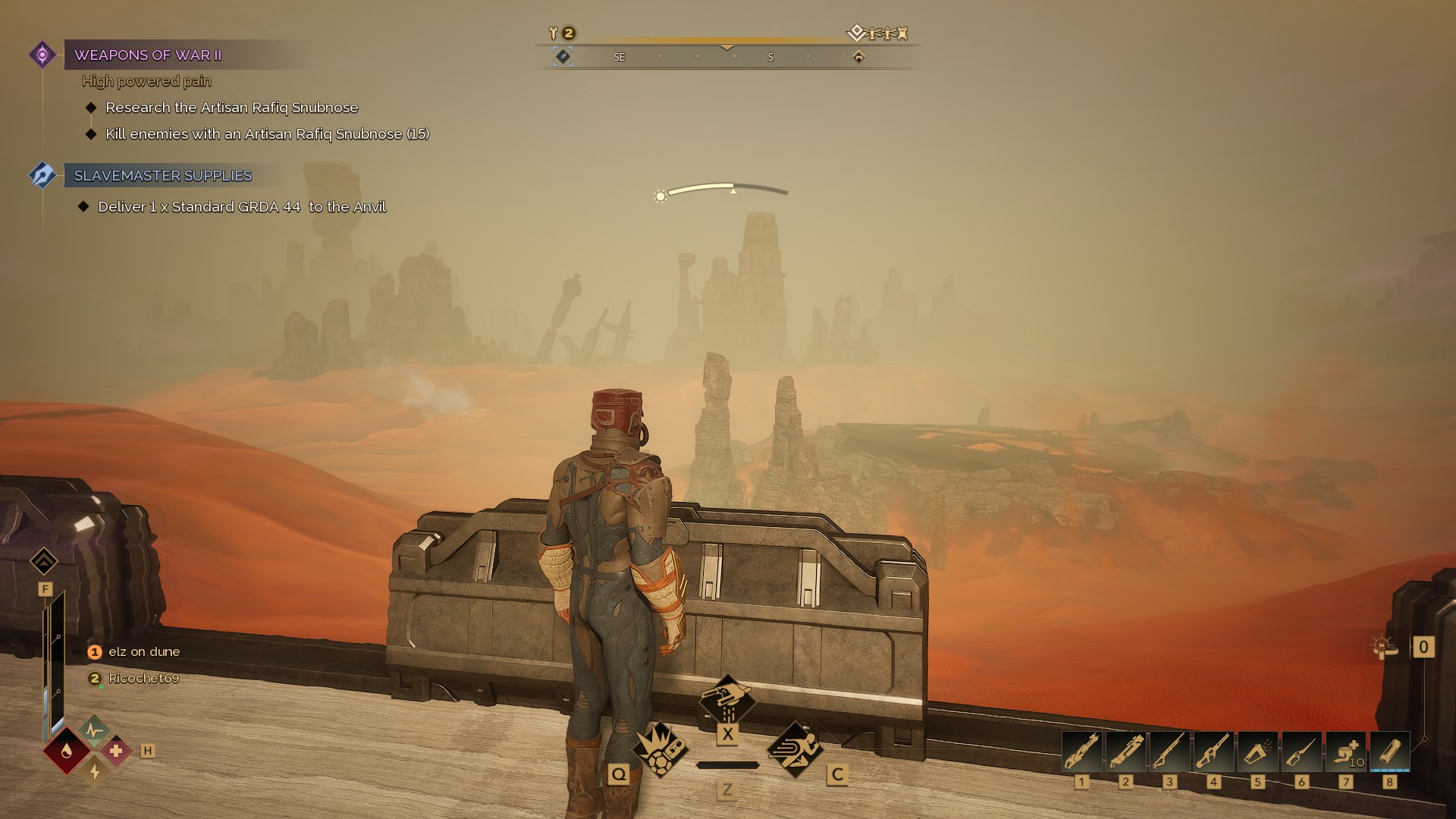The width and height of the screenshot is (1456, 819).
Task: Click the compass bar heading strip
Action: coord(726,57)
